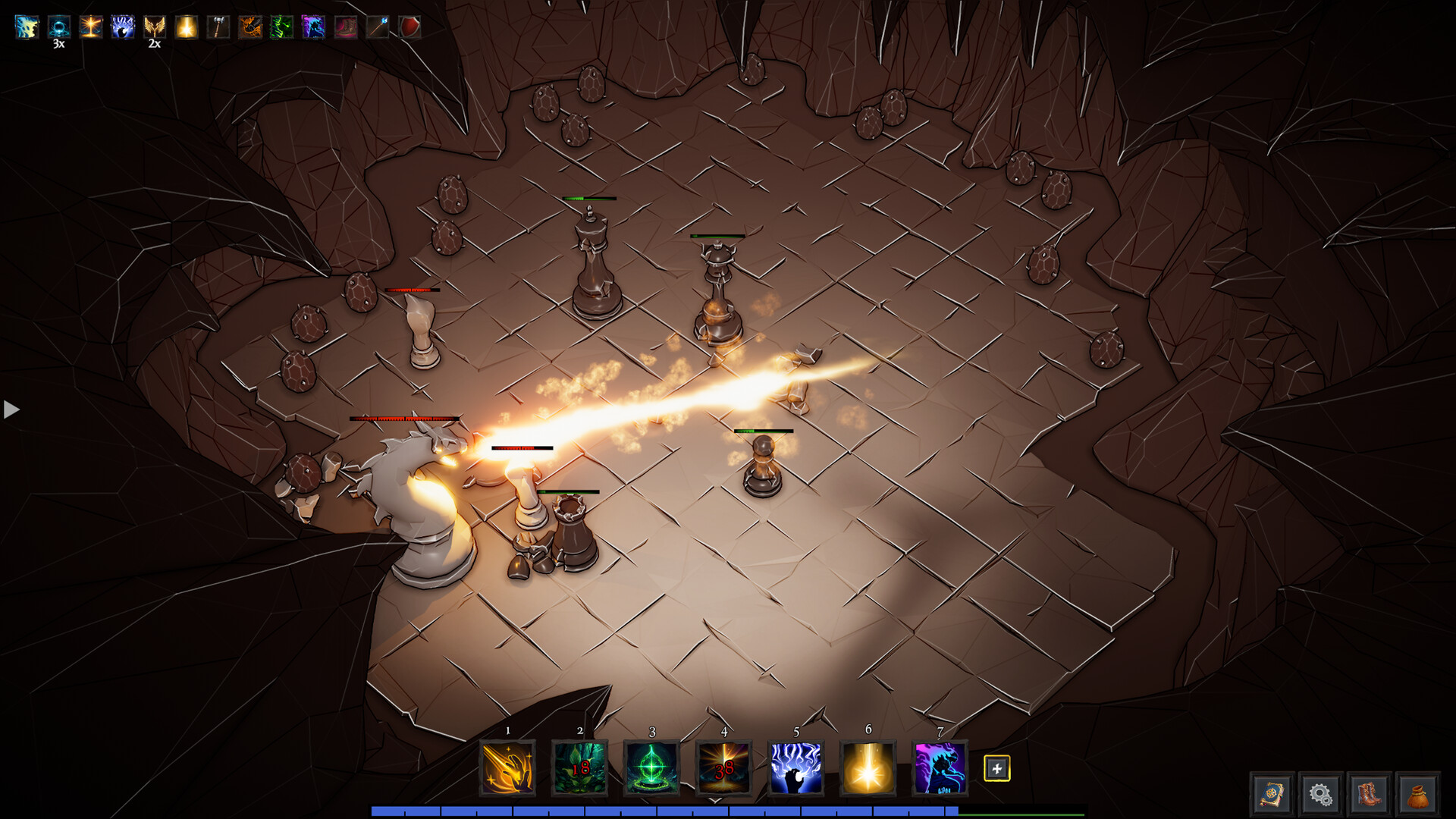The image size is (1456, 819).
Task: Click the blue orb buff stacked 3x
Action: pyautogui.click(x=58, y=27)
